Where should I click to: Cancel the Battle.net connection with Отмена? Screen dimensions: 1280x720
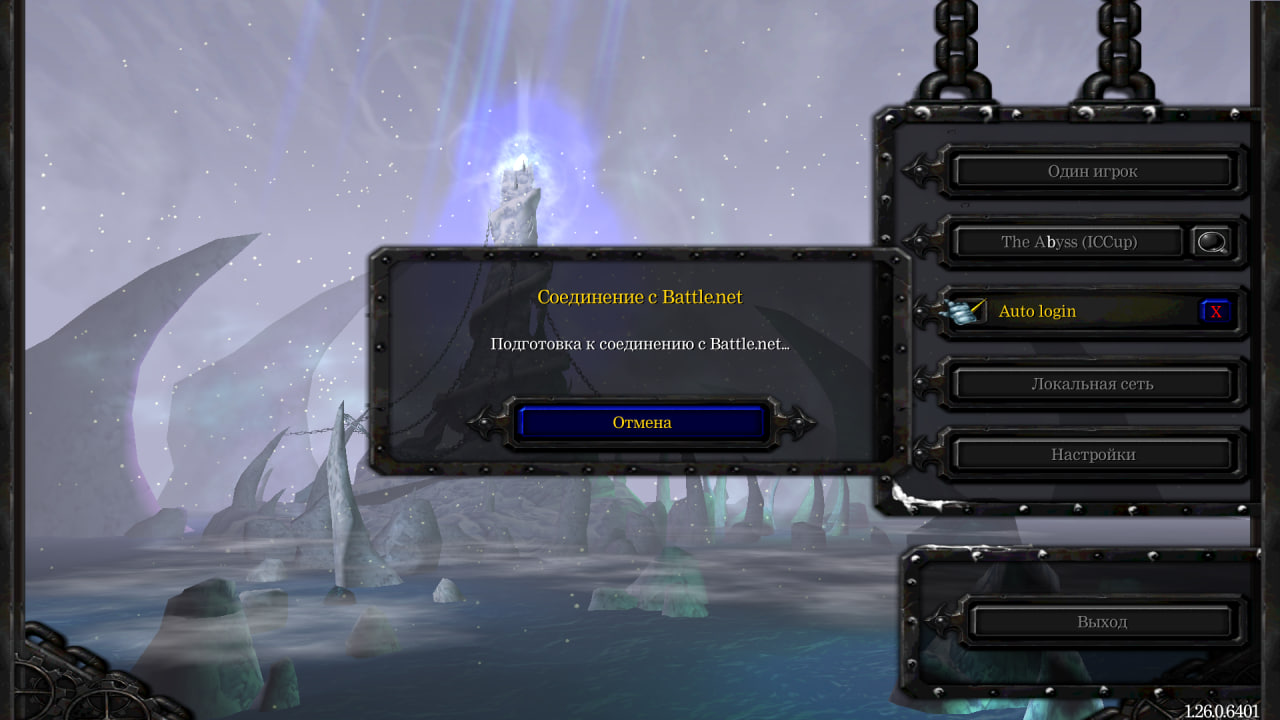click(x=642, y=423)
